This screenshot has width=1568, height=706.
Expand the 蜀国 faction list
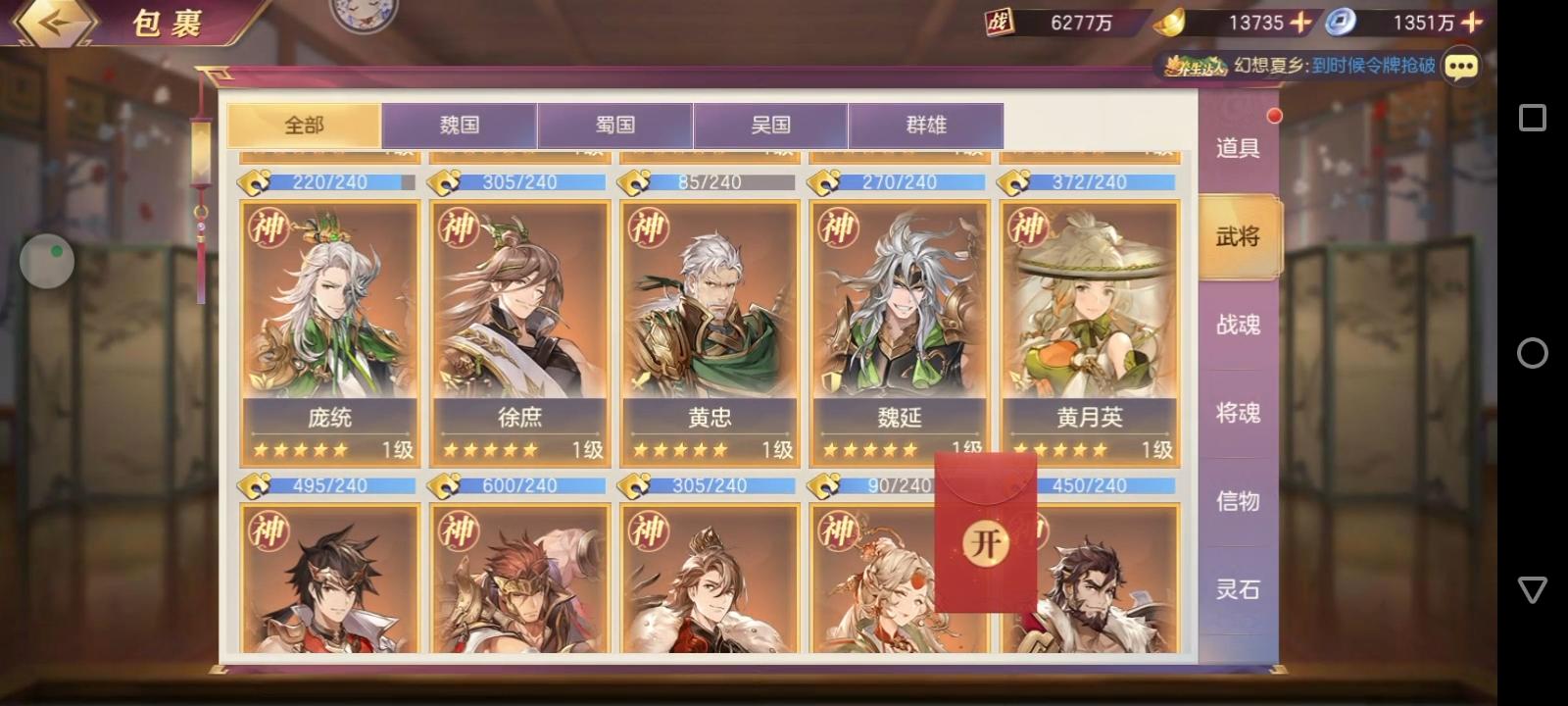(616, 126)
